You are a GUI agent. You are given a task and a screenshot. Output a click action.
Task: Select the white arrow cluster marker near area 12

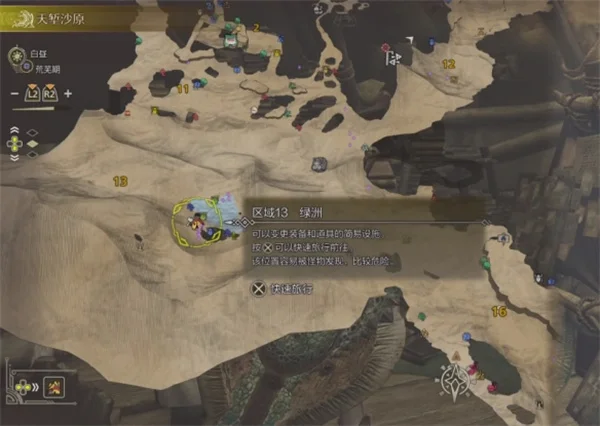click(394, 58)
